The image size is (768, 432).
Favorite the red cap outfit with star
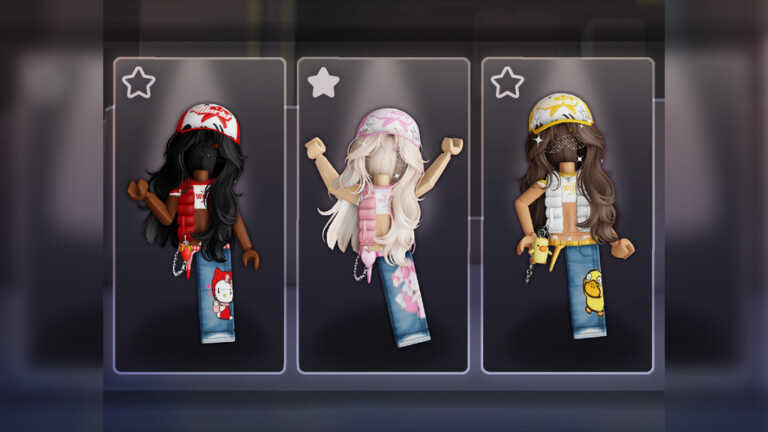click(139, 83)
